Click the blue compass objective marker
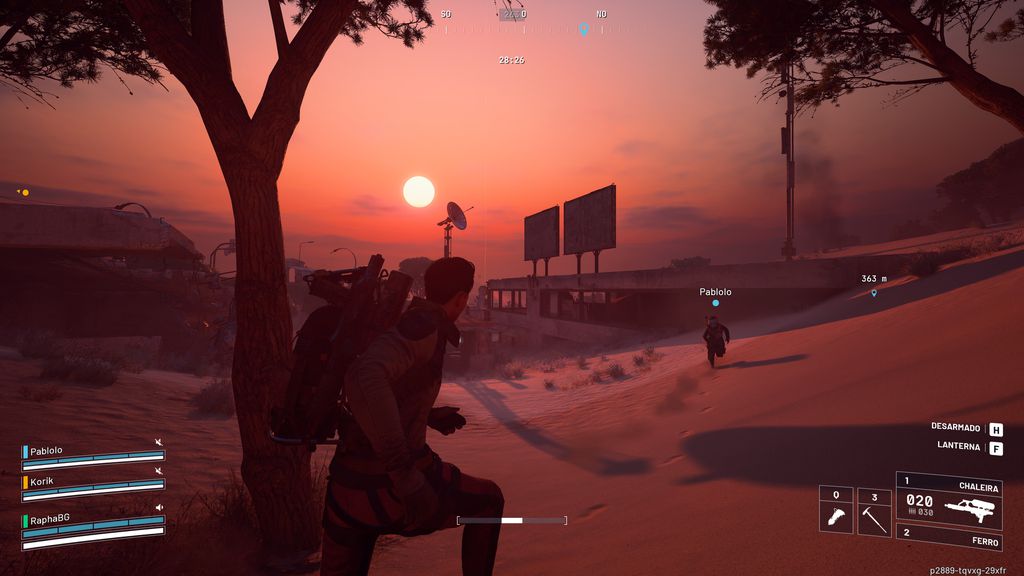The height and width of the screenshot is (576, 1024). [583, 29]
